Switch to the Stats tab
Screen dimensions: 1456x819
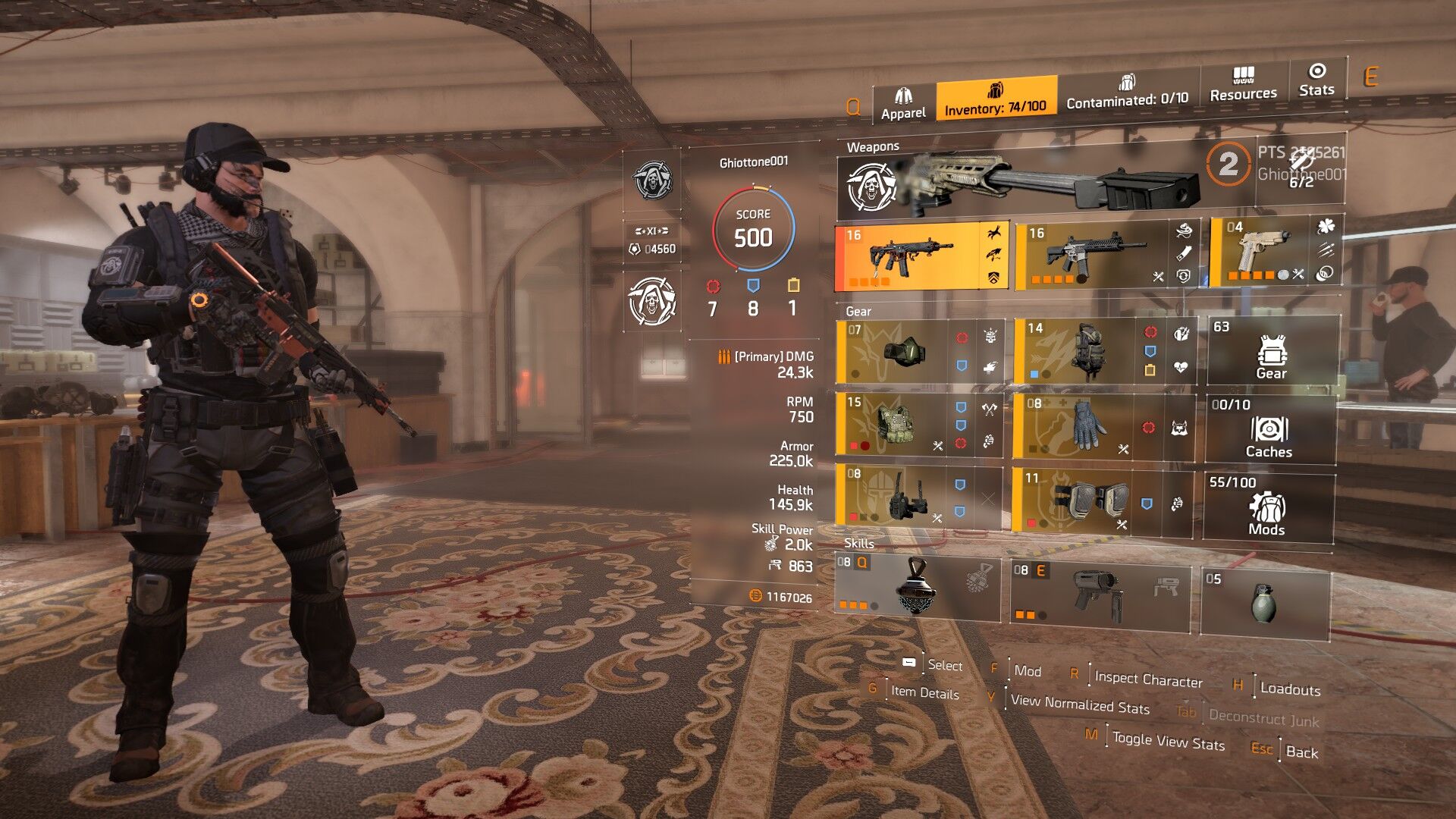[x=1316, y=80]
